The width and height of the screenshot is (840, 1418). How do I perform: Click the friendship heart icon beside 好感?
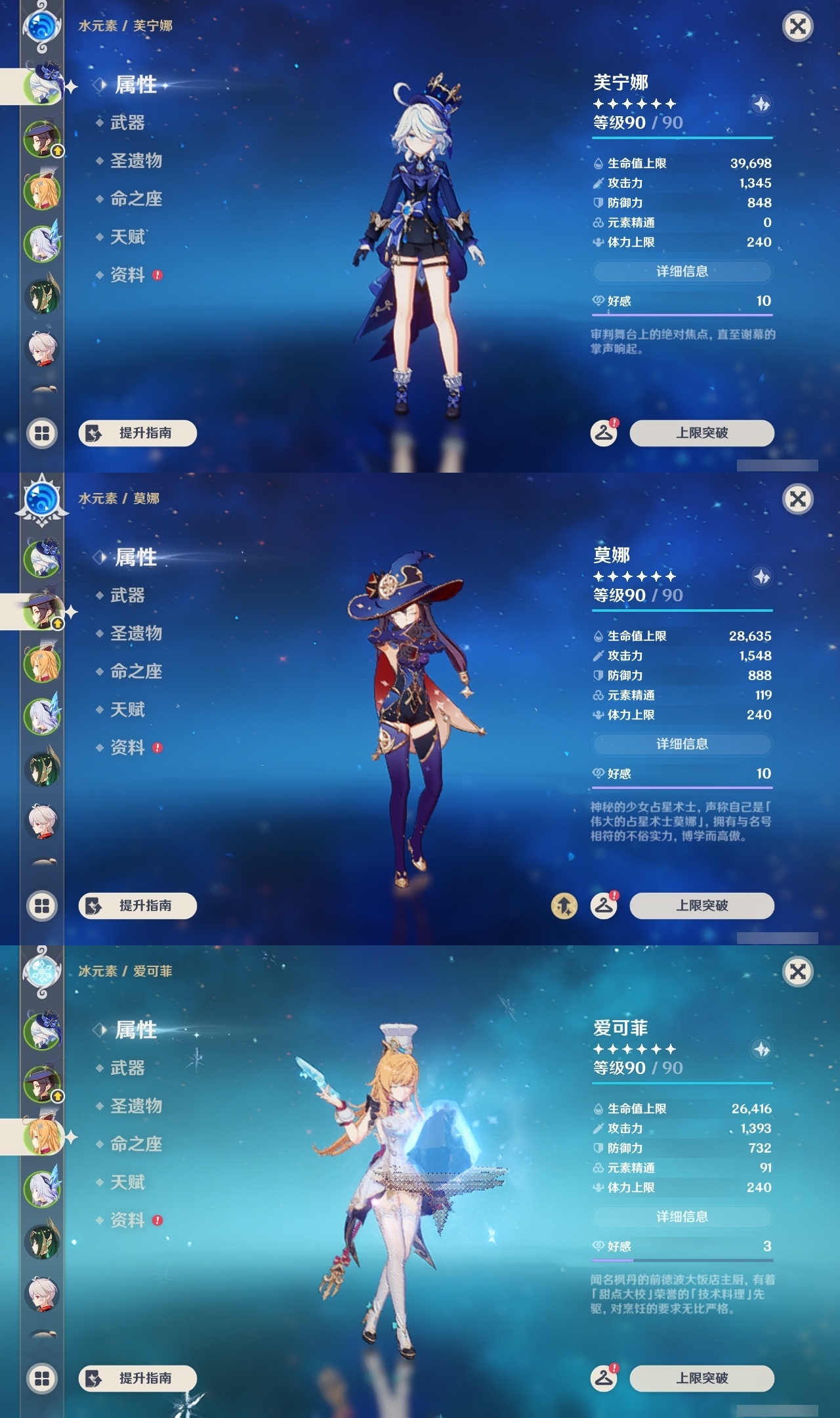click(x=597, y=299)
